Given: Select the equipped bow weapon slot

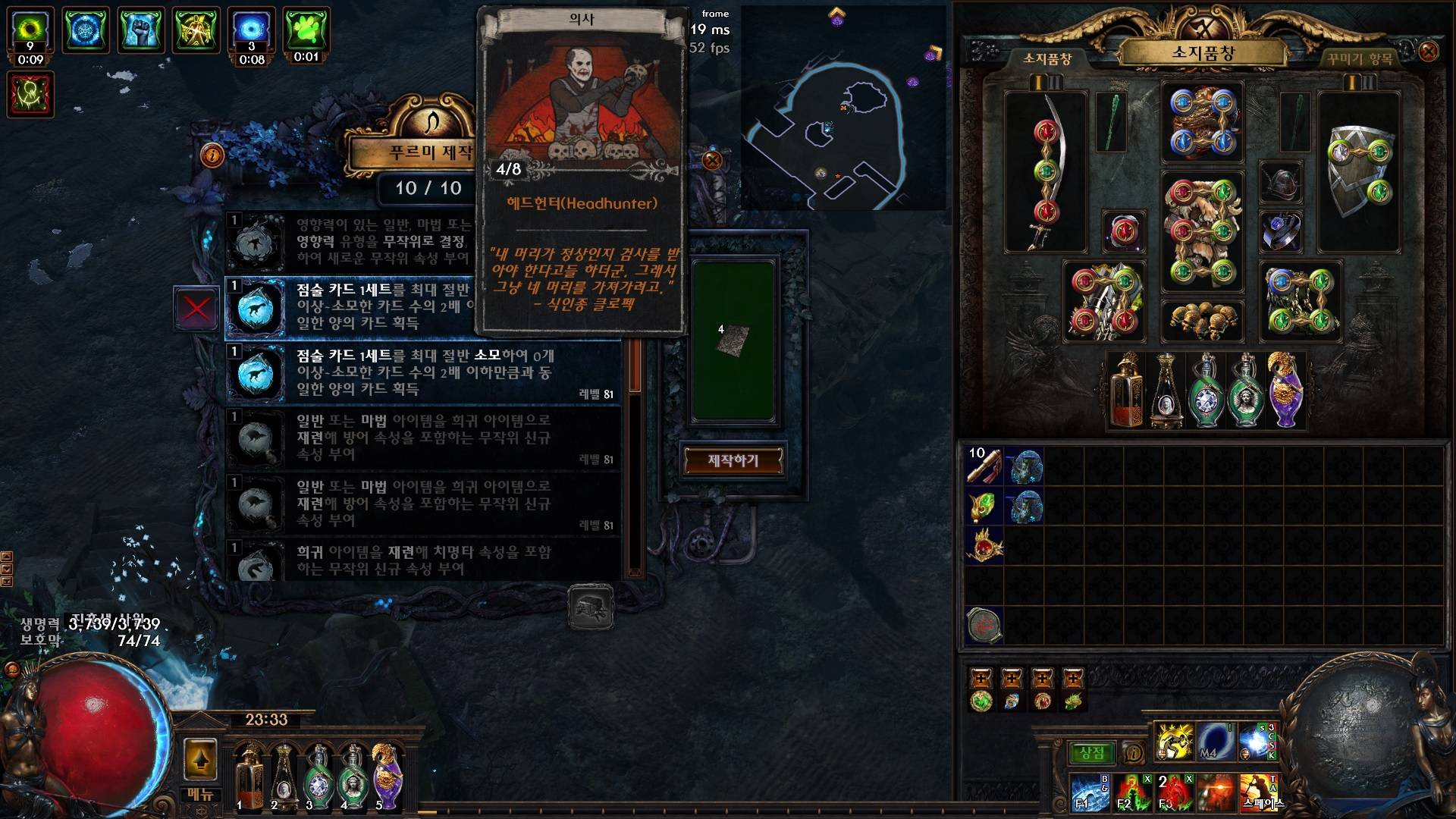Looking at the screenshot, I should coord(1046,172).
